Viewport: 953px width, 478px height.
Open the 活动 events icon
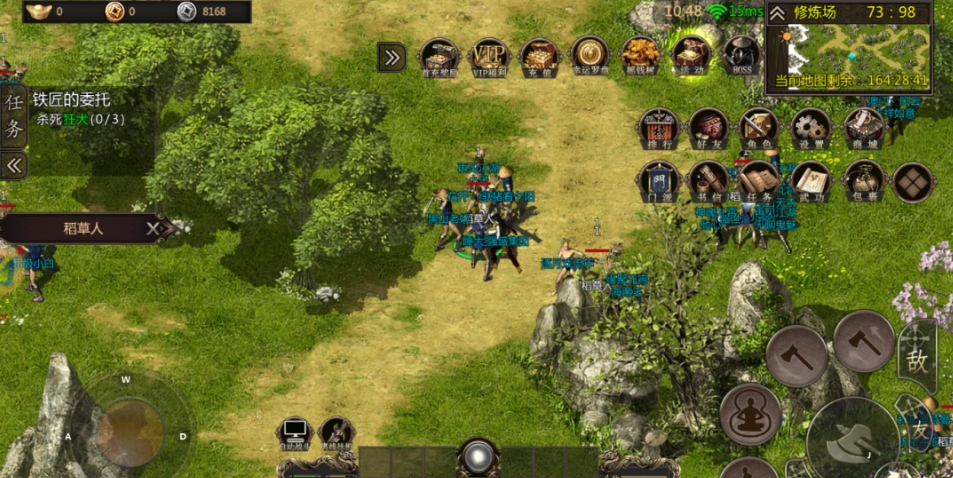tap(690, 56)
